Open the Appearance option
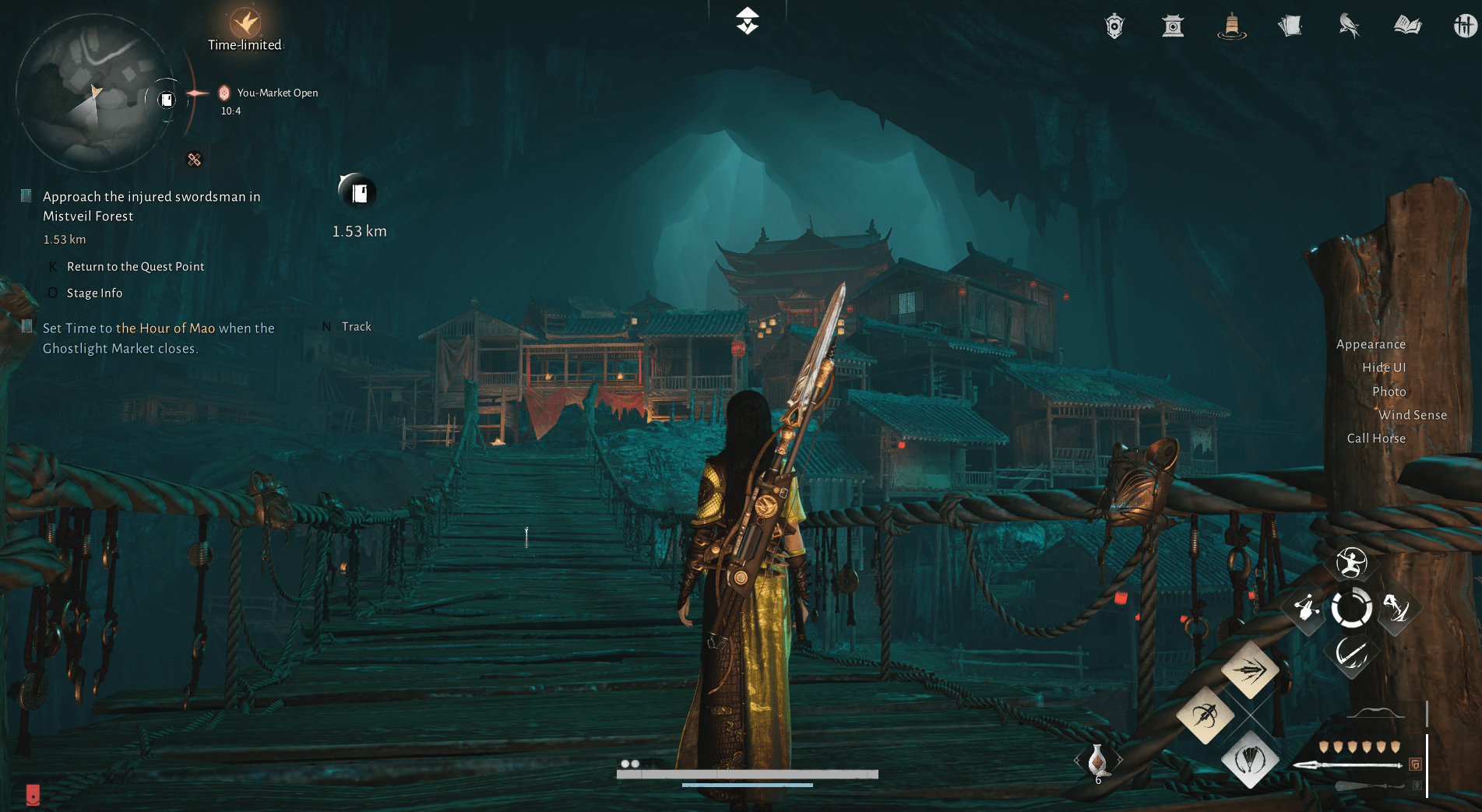The image size is (1482, 812). tap(1371, 344)
